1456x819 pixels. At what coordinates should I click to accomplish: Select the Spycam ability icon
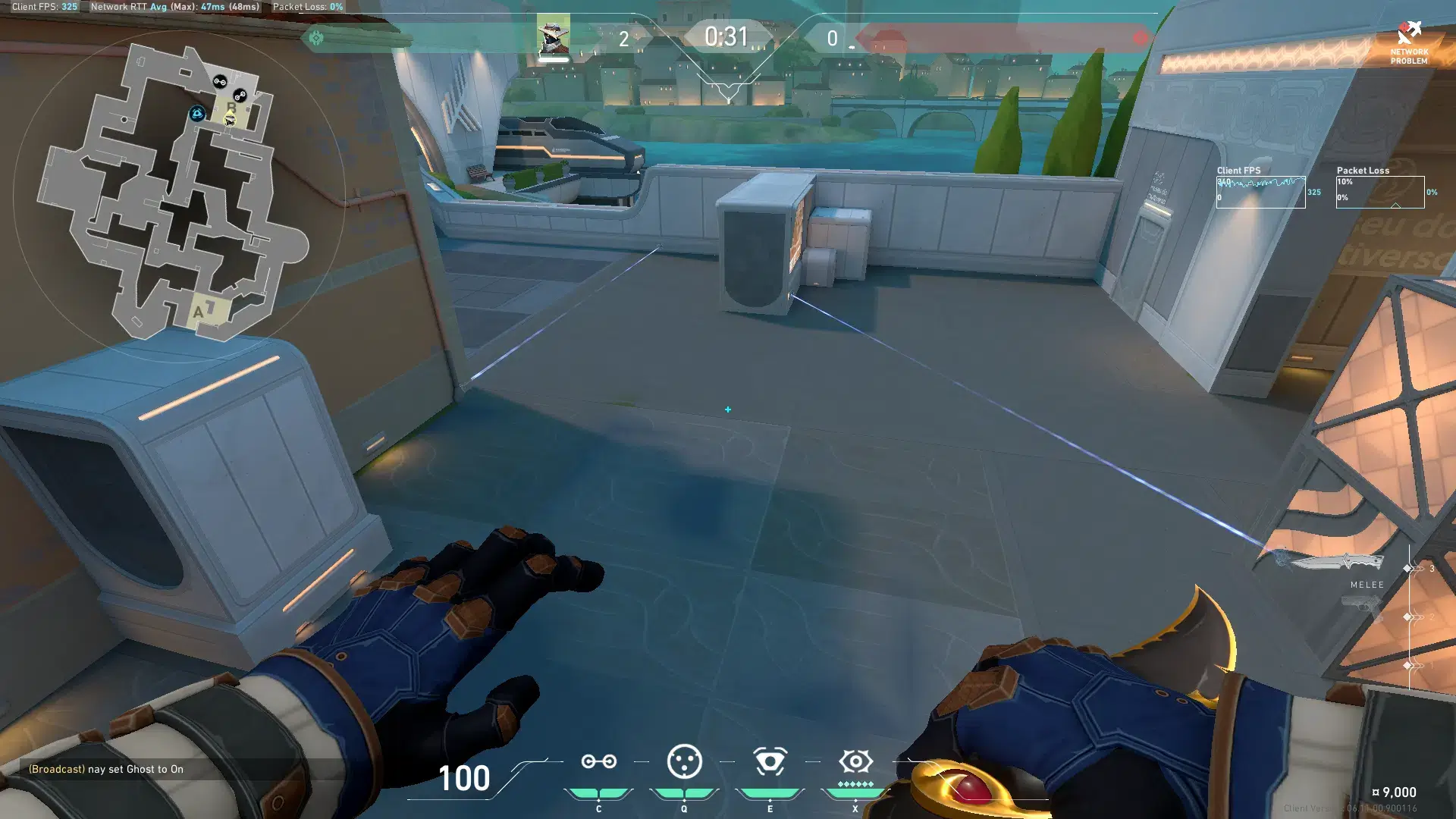769,761
